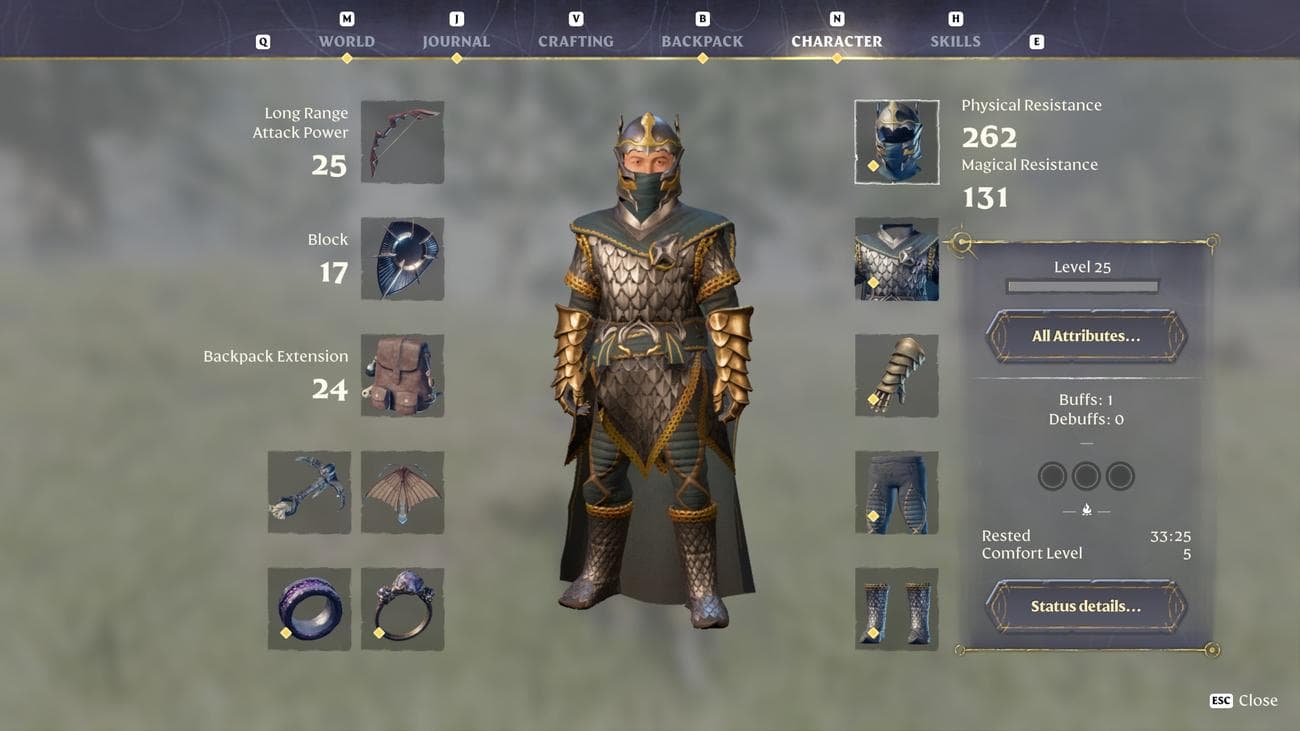Switch to the World tab
The width and height of the screenshot is (1300, 731).
pos(346,41)
